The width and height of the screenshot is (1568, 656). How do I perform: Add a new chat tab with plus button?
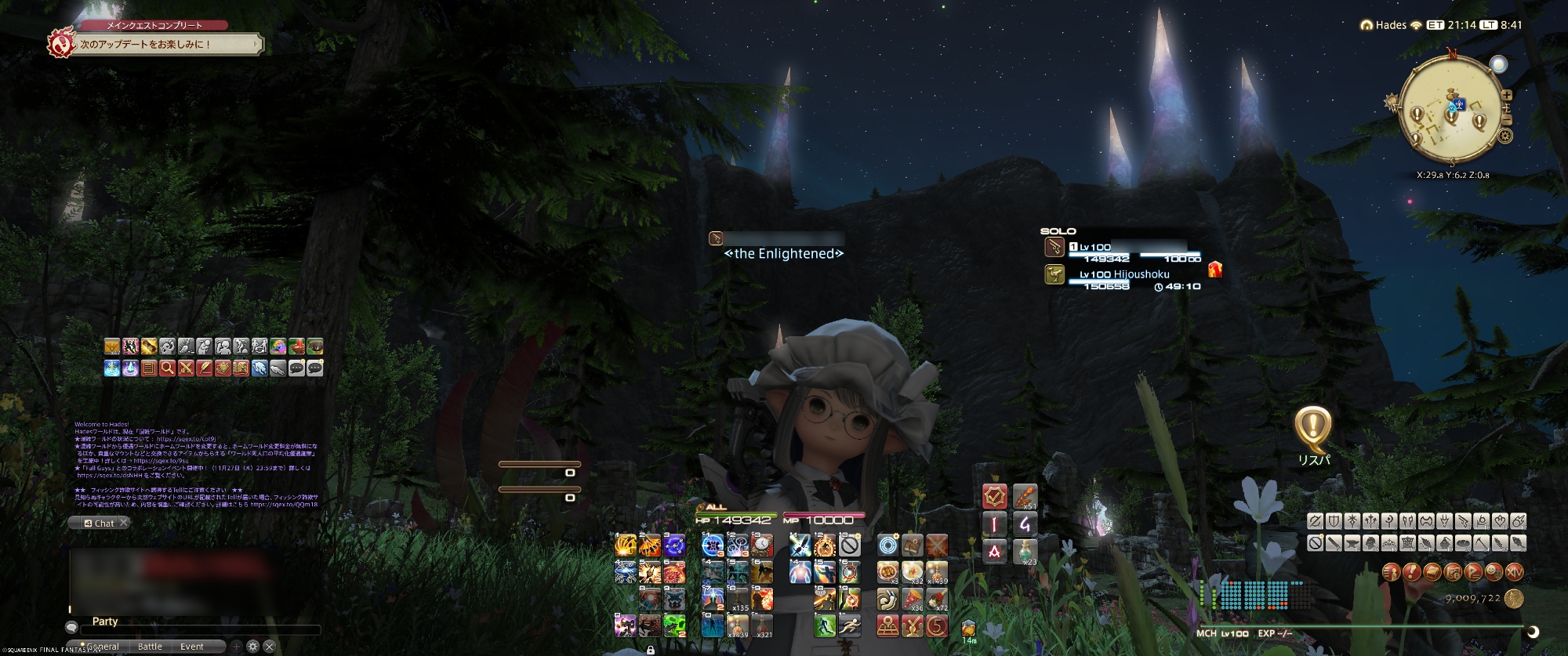pos(236,647)
